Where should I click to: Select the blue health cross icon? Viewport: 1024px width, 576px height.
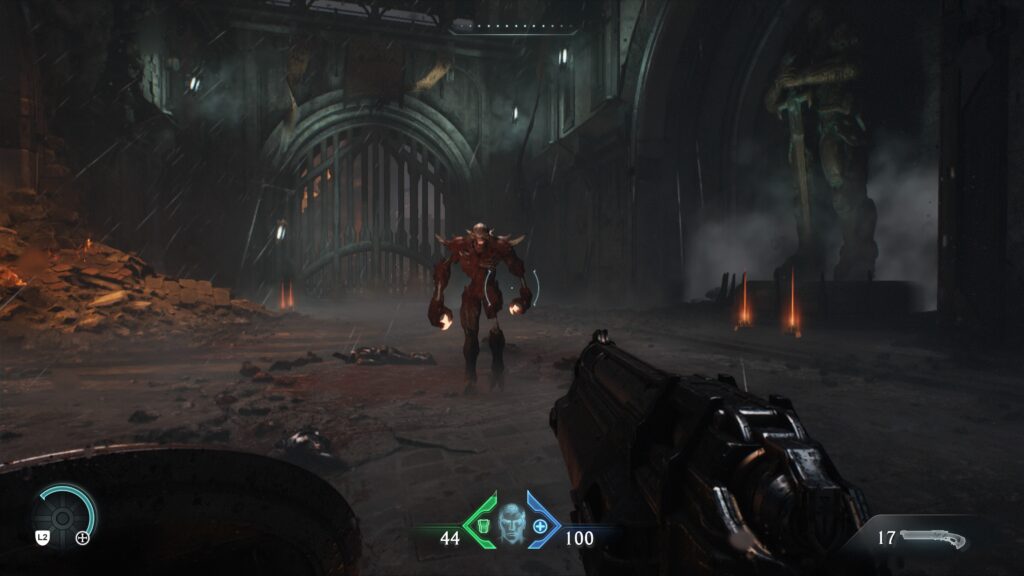tap(541, 525)
